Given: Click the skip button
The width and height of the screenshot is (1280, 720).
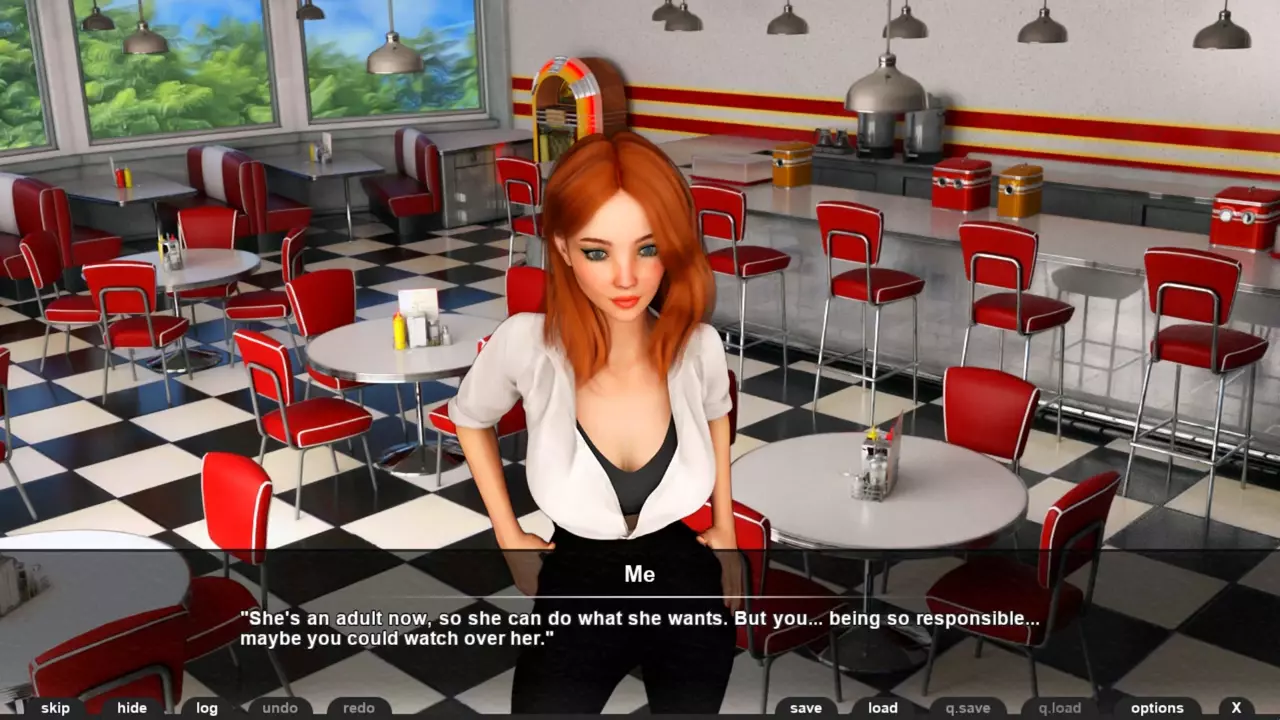Looking at the screenshot, I should coord(55,708).
